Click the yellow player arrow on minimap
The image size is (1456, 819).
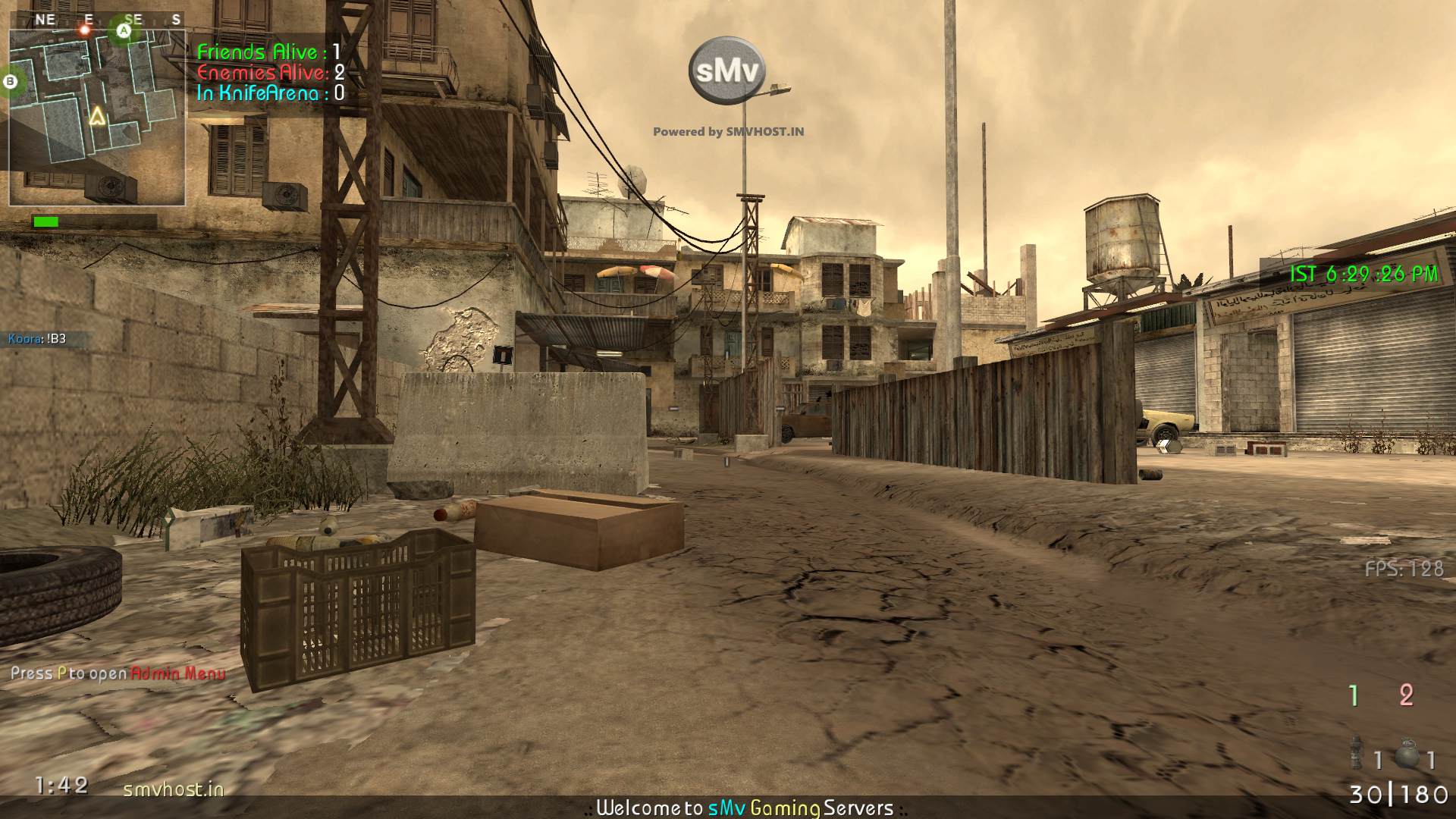click(x=96, y=116)
